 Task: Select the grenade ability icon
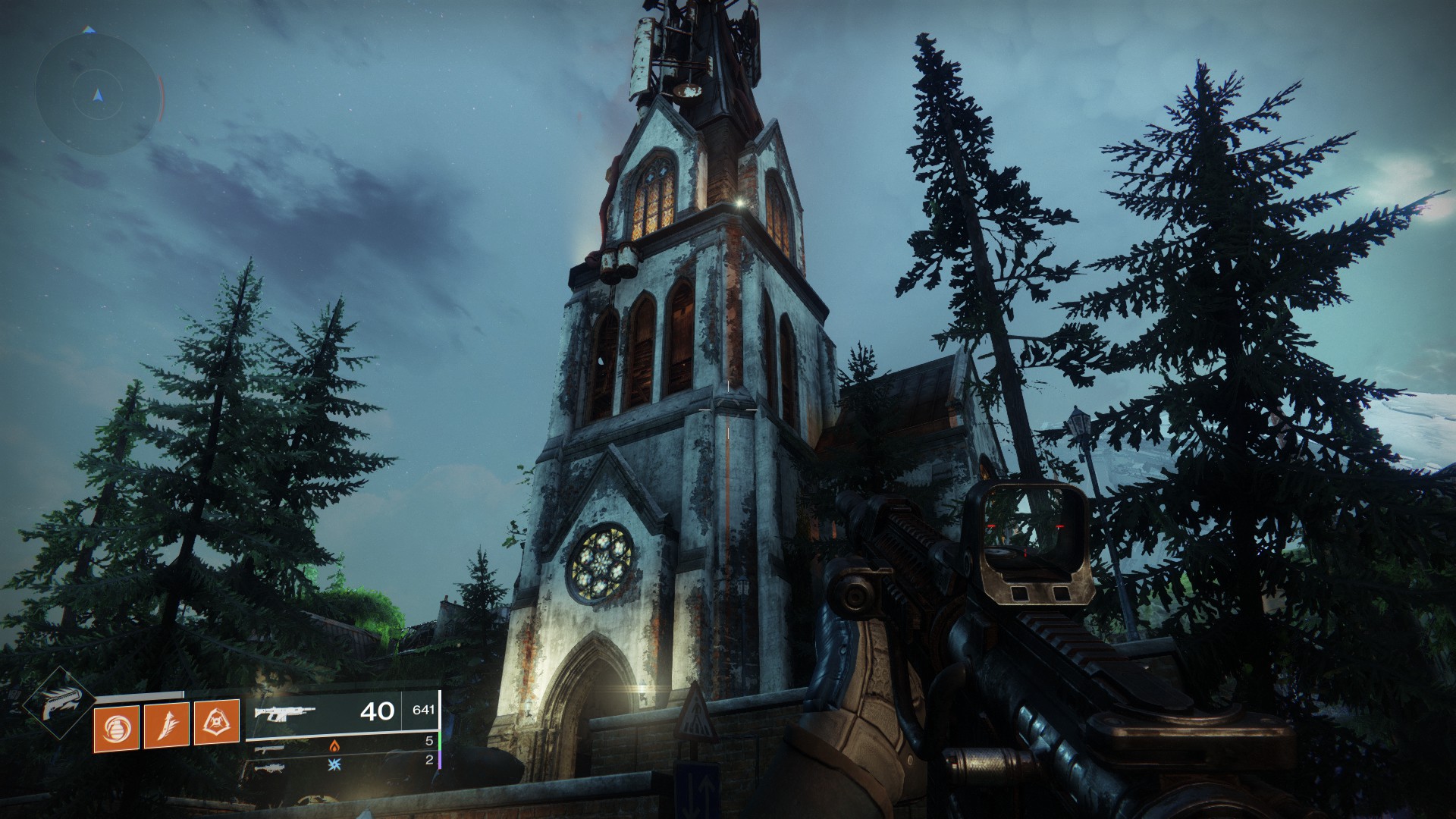(116, 728)
